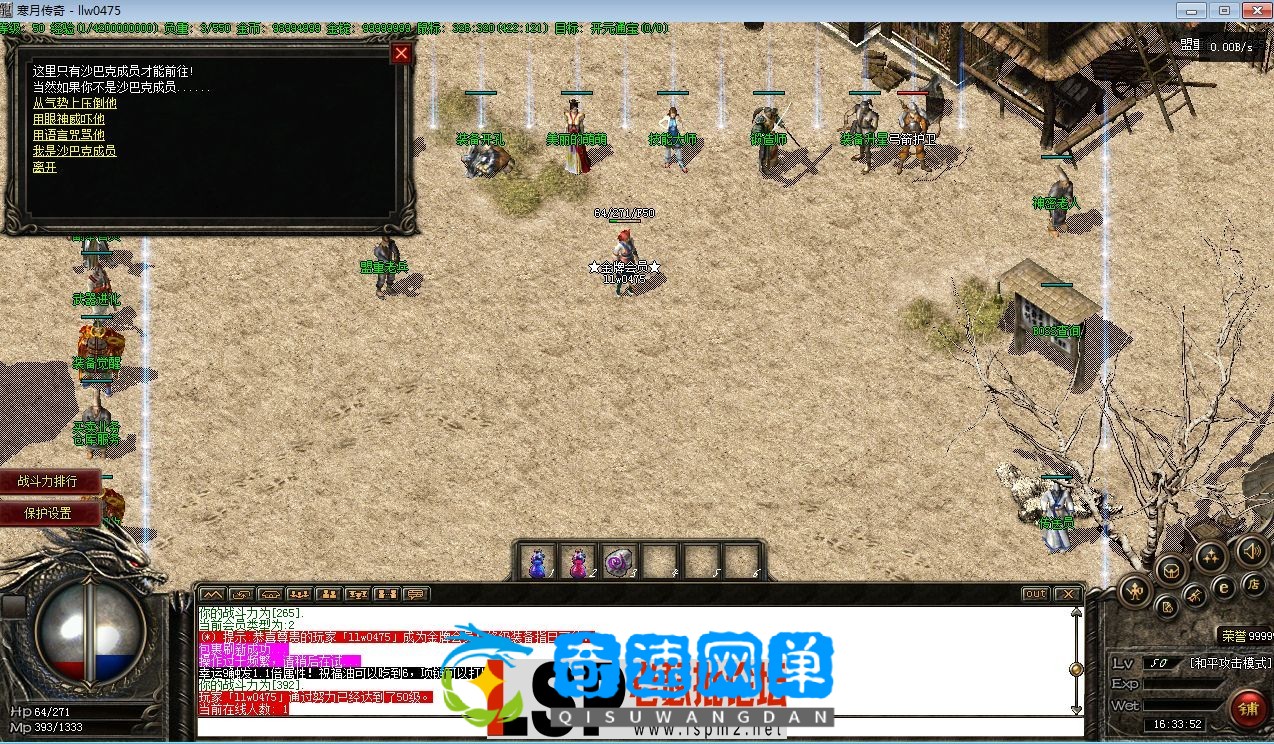This screenshot has height=744, width=1274.
Task: Toggle sound with the speaker icon
Action: coord(1250,550)
